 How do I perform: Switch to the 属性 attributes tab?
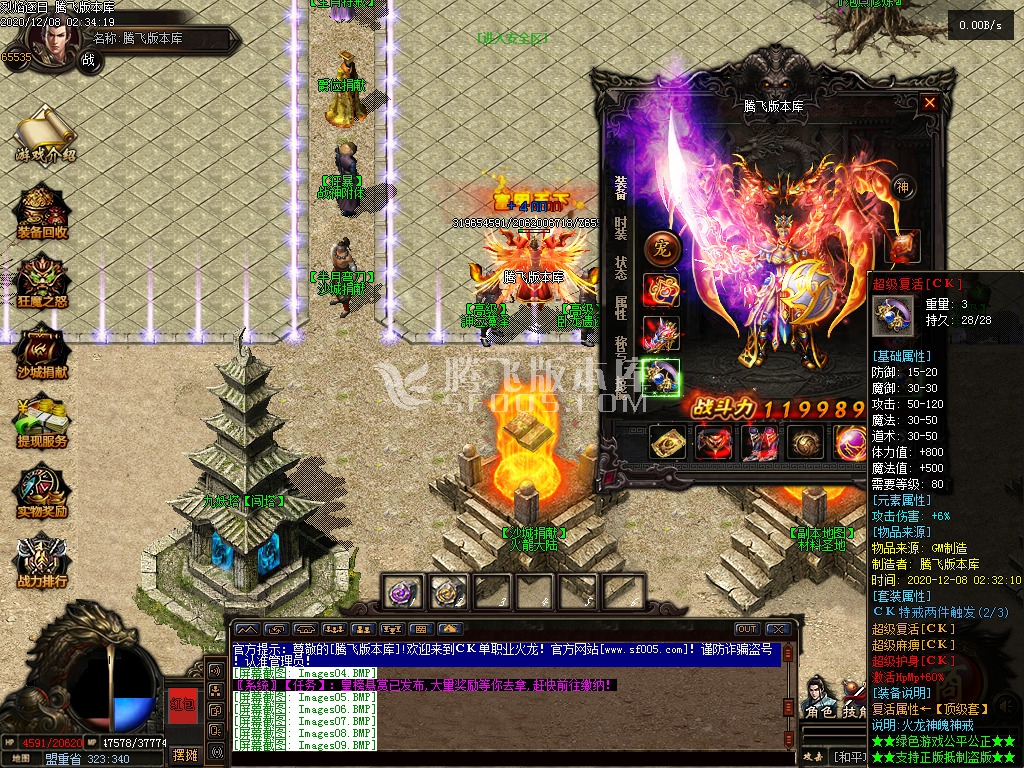pyautogui.click(x=621, y=307)
